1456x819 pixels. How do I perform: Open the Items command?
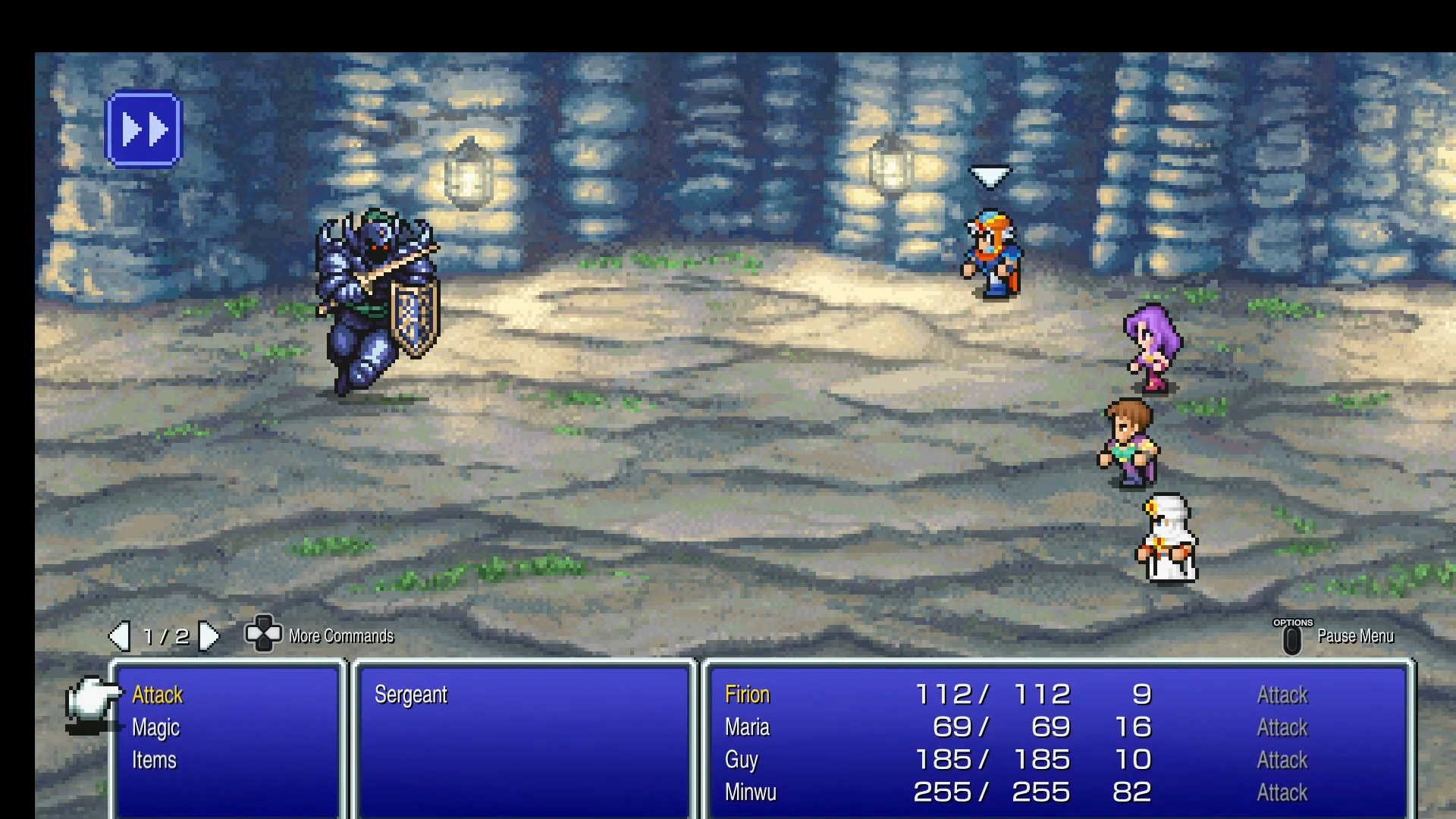(155, 760)
